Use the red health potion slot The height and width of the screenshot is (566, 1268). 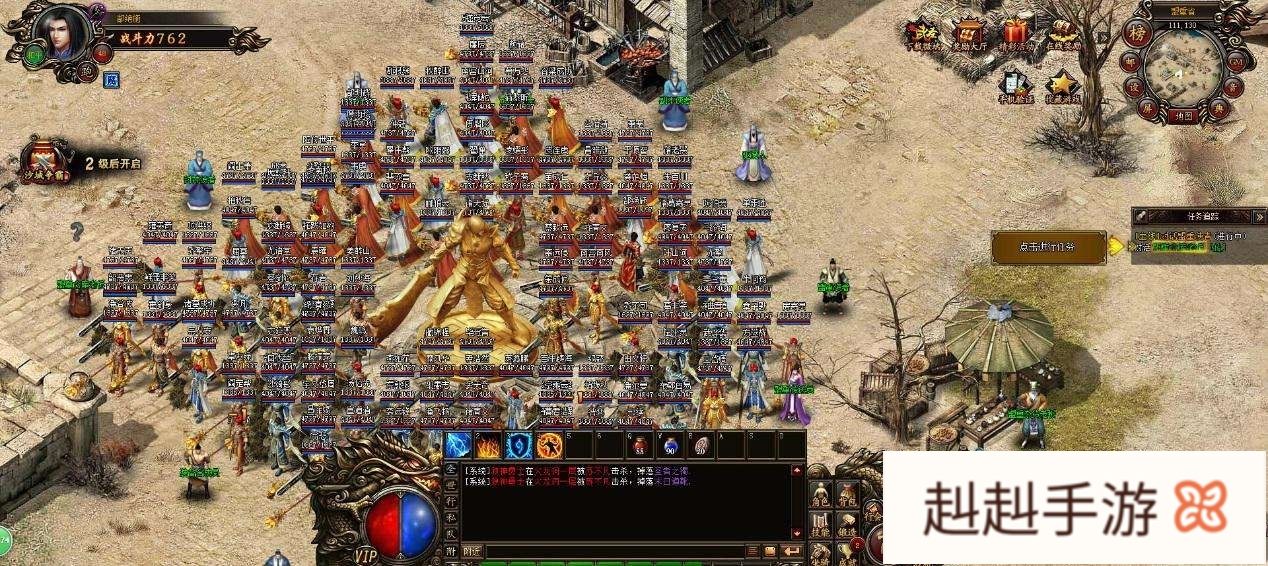(638, 445)
